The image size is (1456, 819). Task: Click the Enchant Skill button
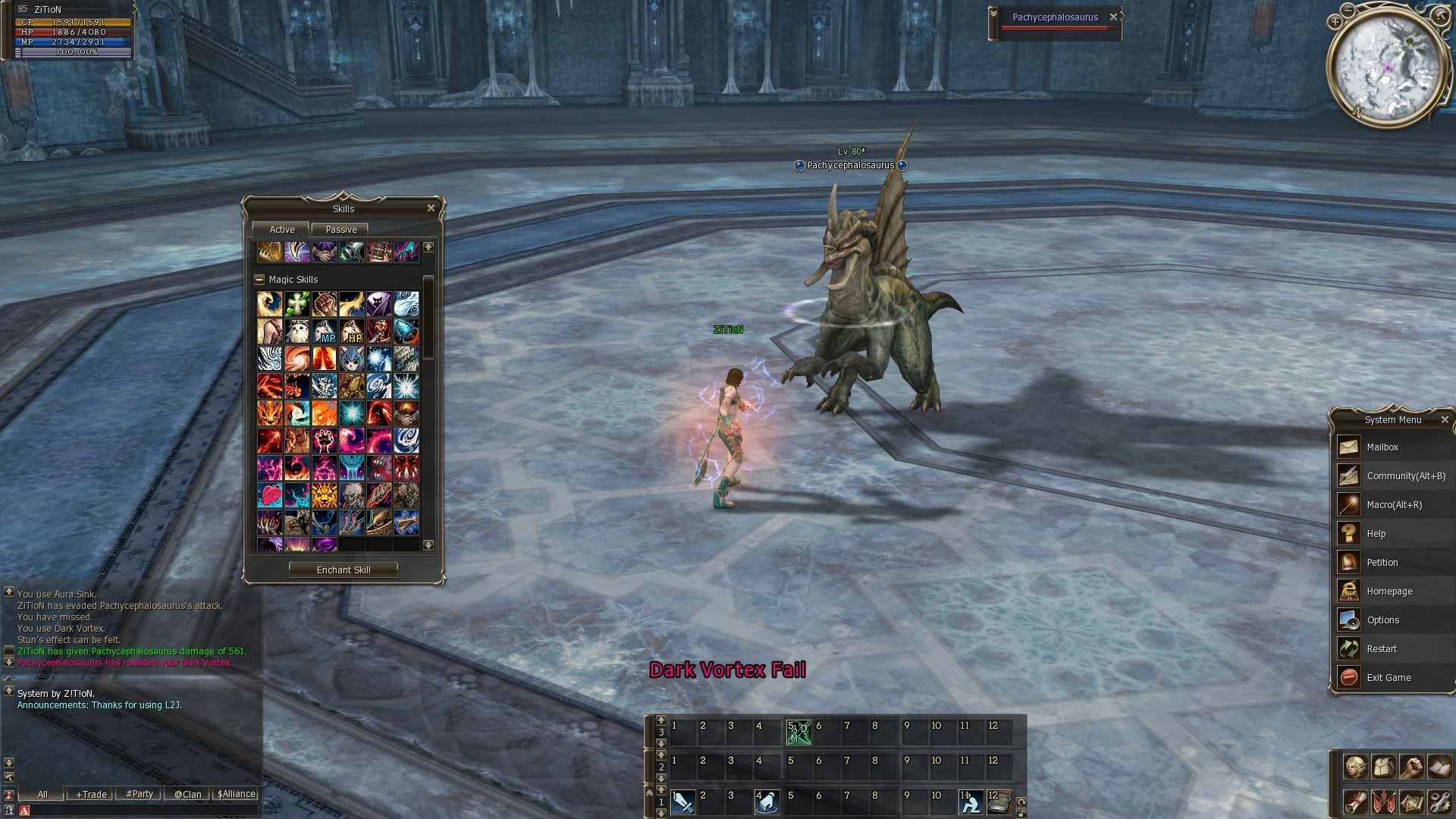[344, 570]
